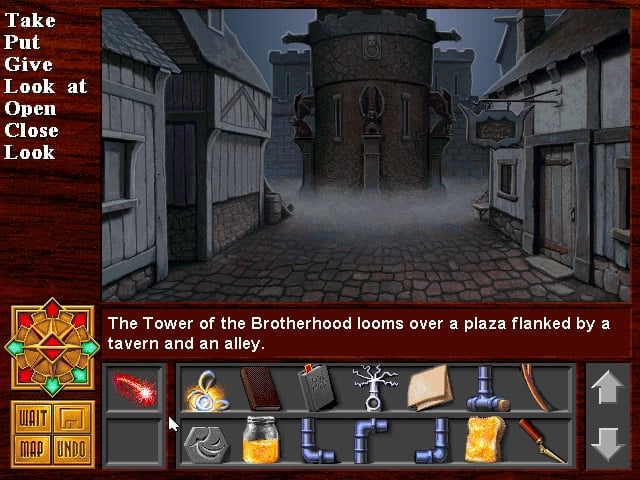Click the jeweled compass rose

(x=53, y=346)
